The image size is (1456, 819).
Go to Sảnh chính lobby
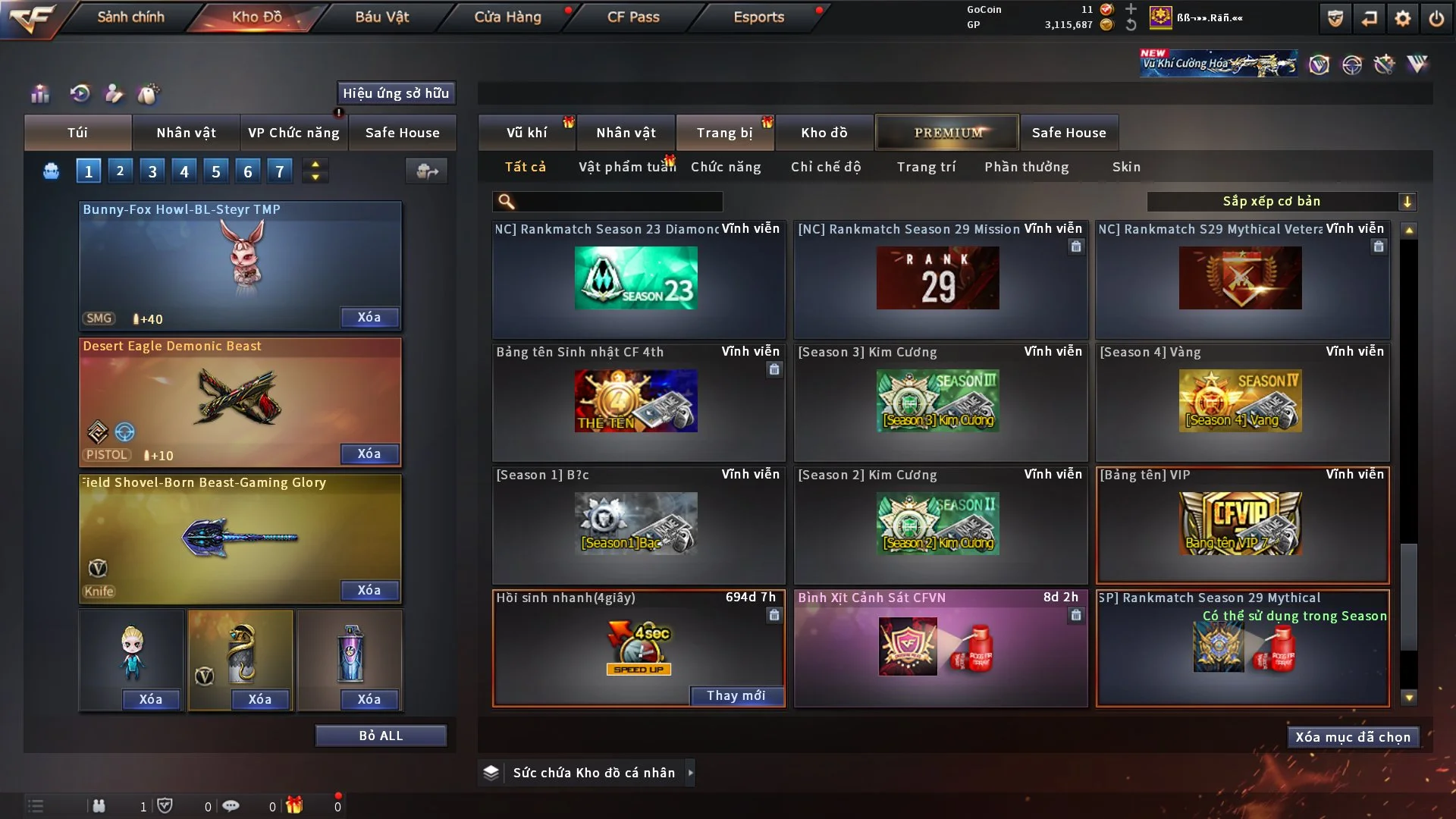point(130,17)
